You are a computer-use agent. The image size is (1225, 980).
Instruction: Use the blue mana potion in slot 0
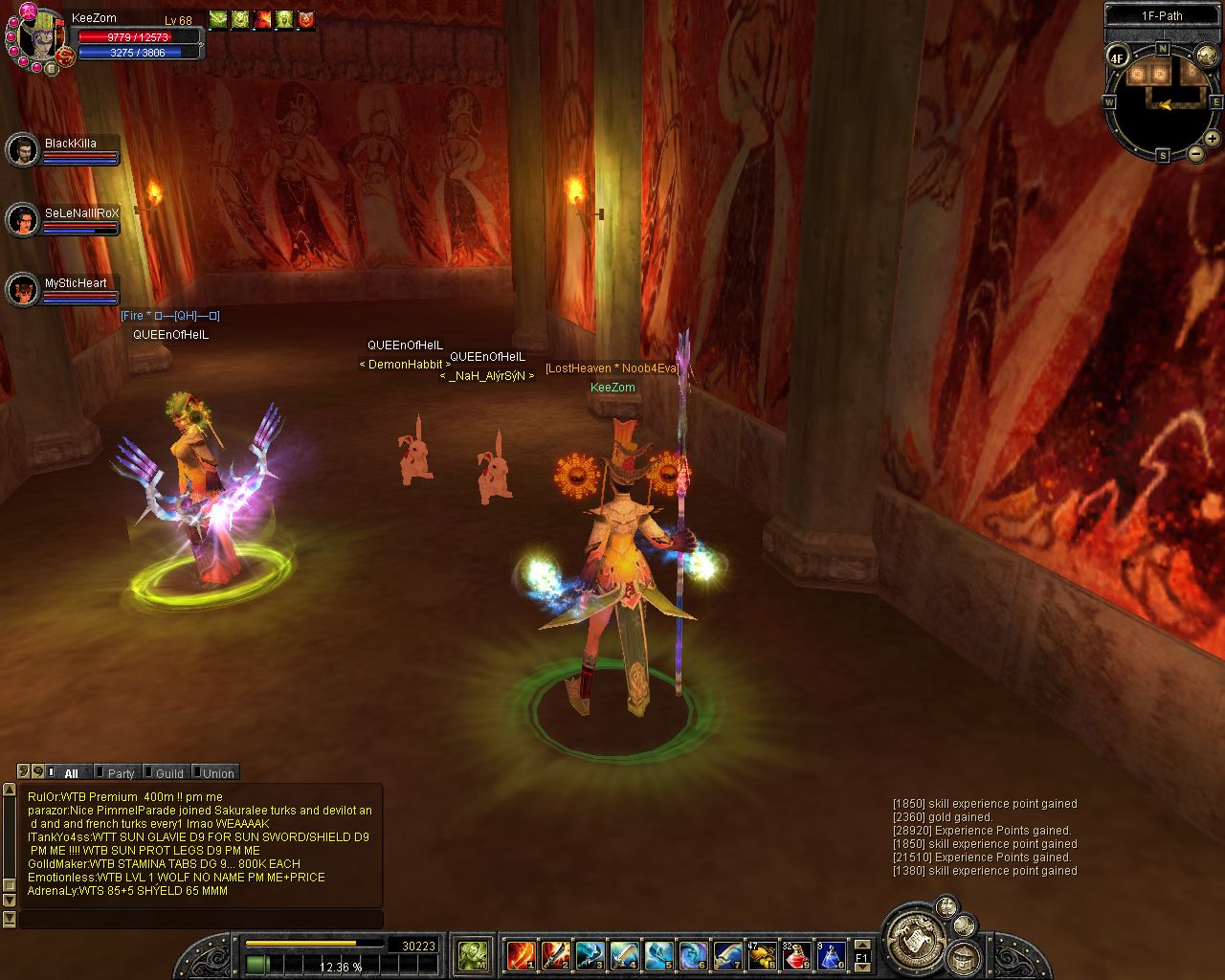pyautogui.click(x=831, y=954)
